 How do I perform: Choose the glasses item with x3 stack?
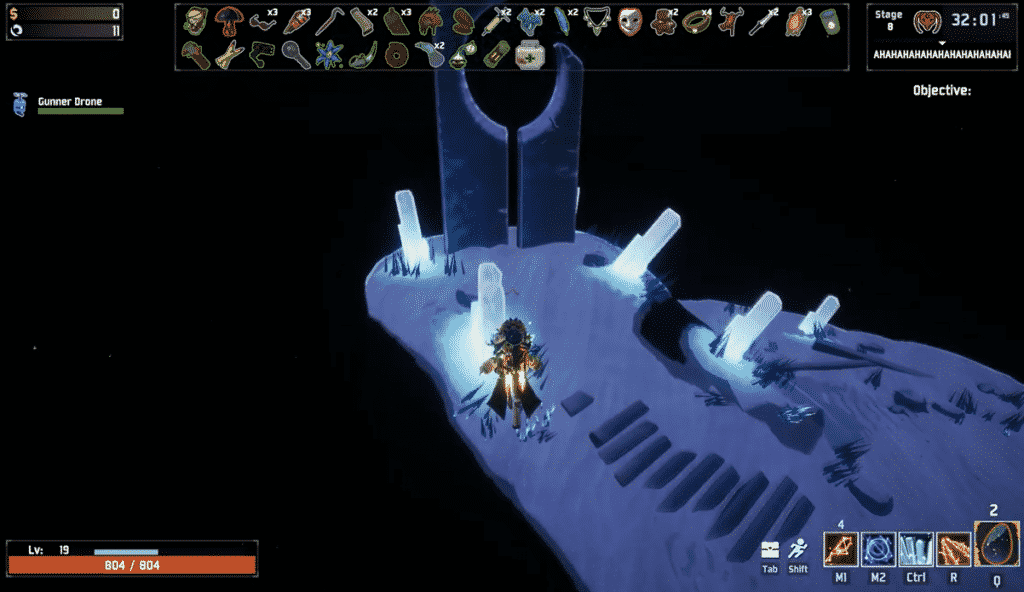(262, 21)
